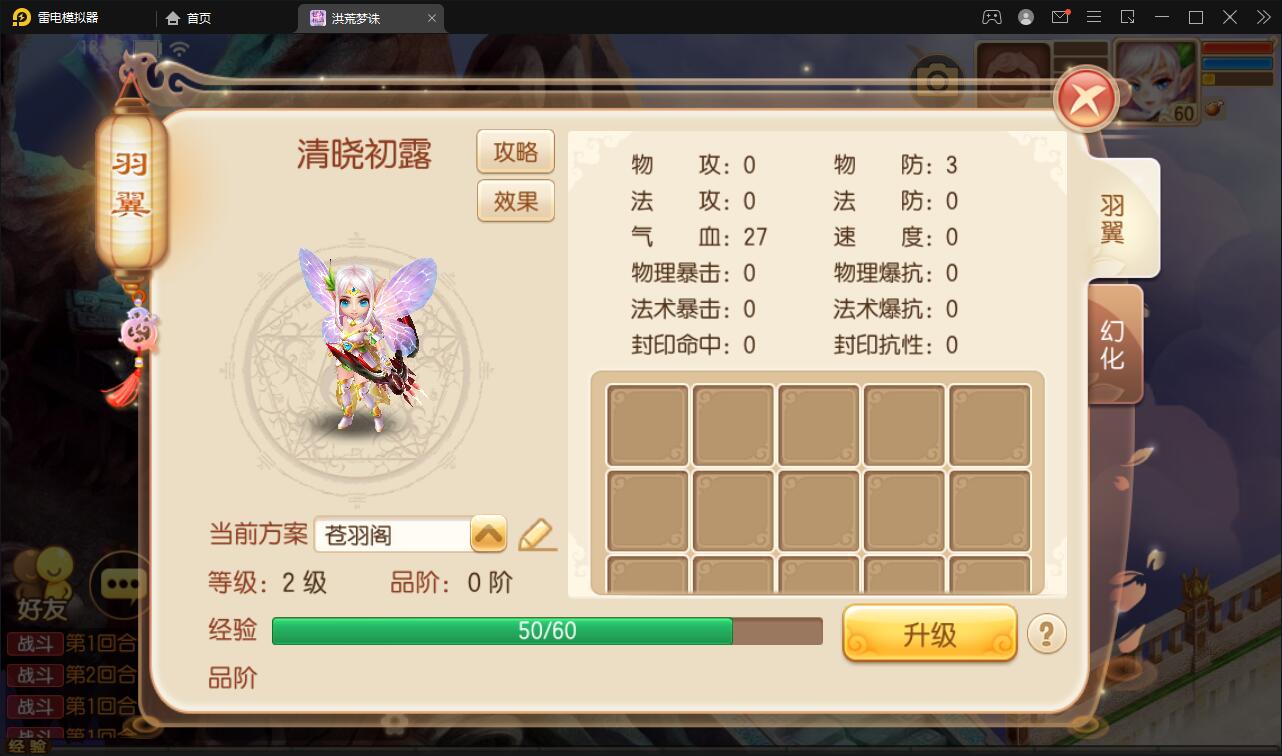Click the camera screenshot icon

click(937, 79)
